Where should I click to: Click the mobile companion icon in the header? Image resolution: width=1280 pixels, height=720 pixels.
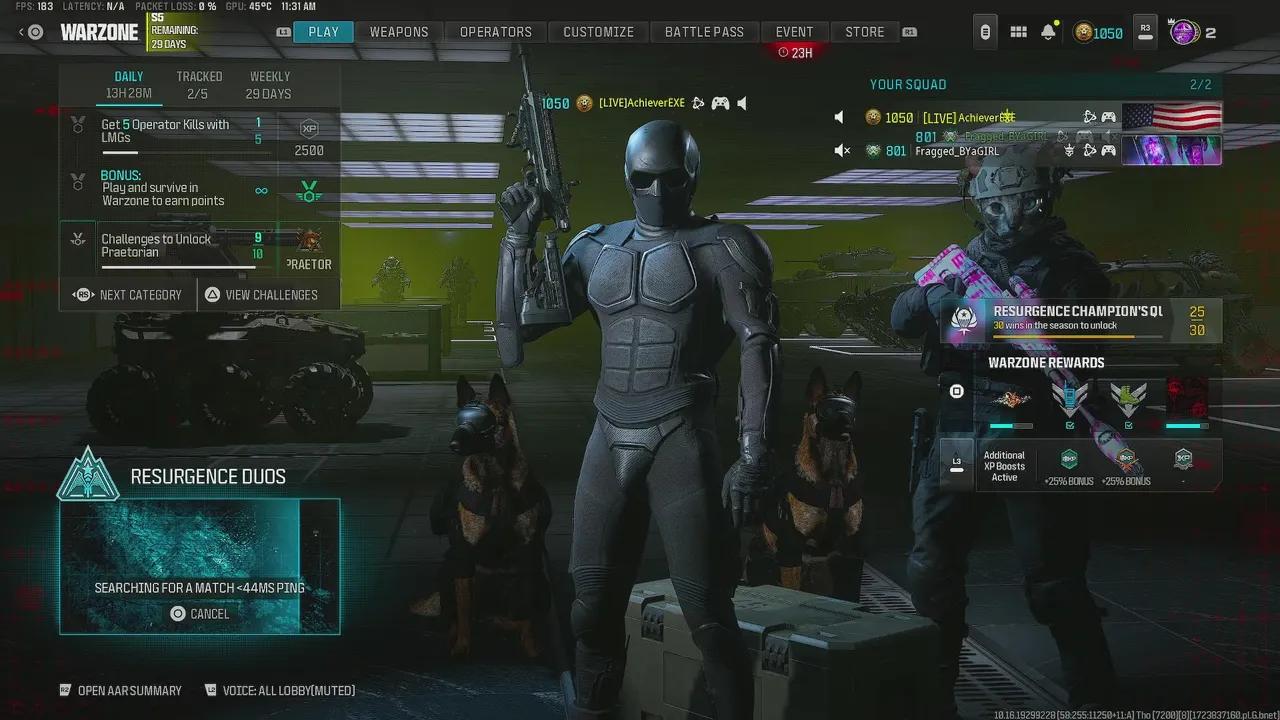(x=985, y=31)
